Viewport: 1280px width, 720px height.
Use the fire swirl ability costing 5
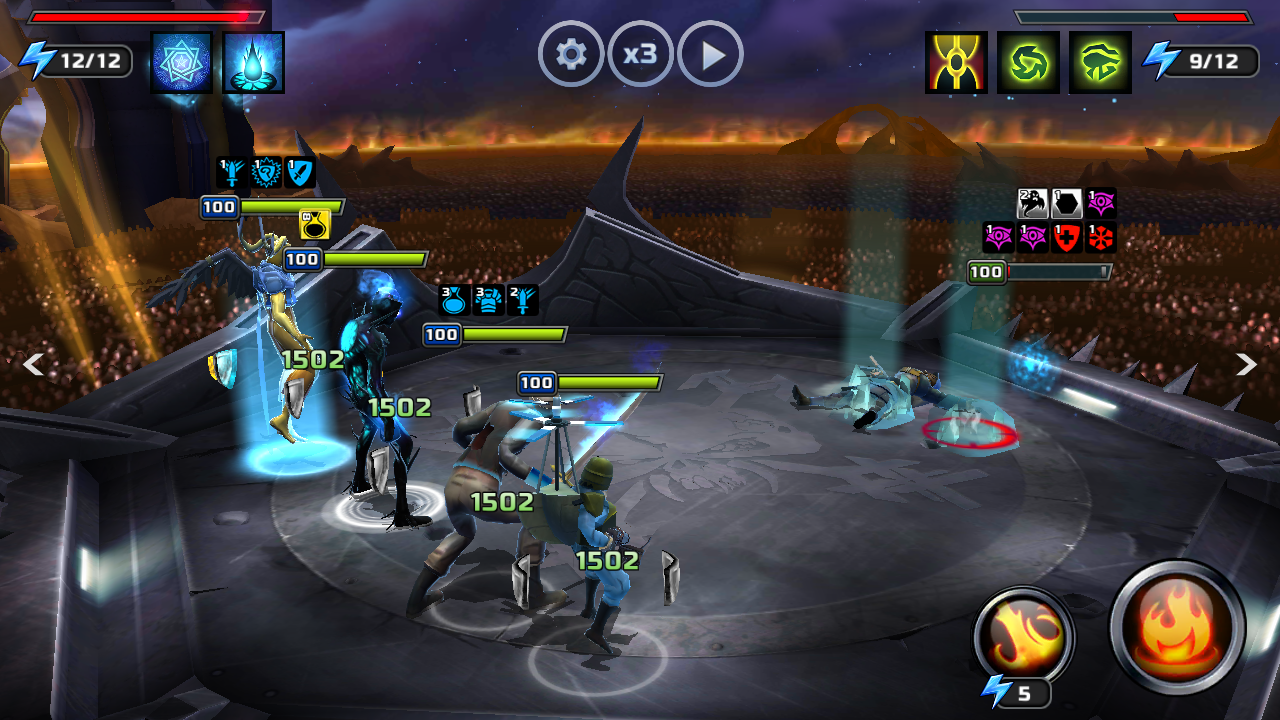pyautogui.click(x=1023, y=636)
